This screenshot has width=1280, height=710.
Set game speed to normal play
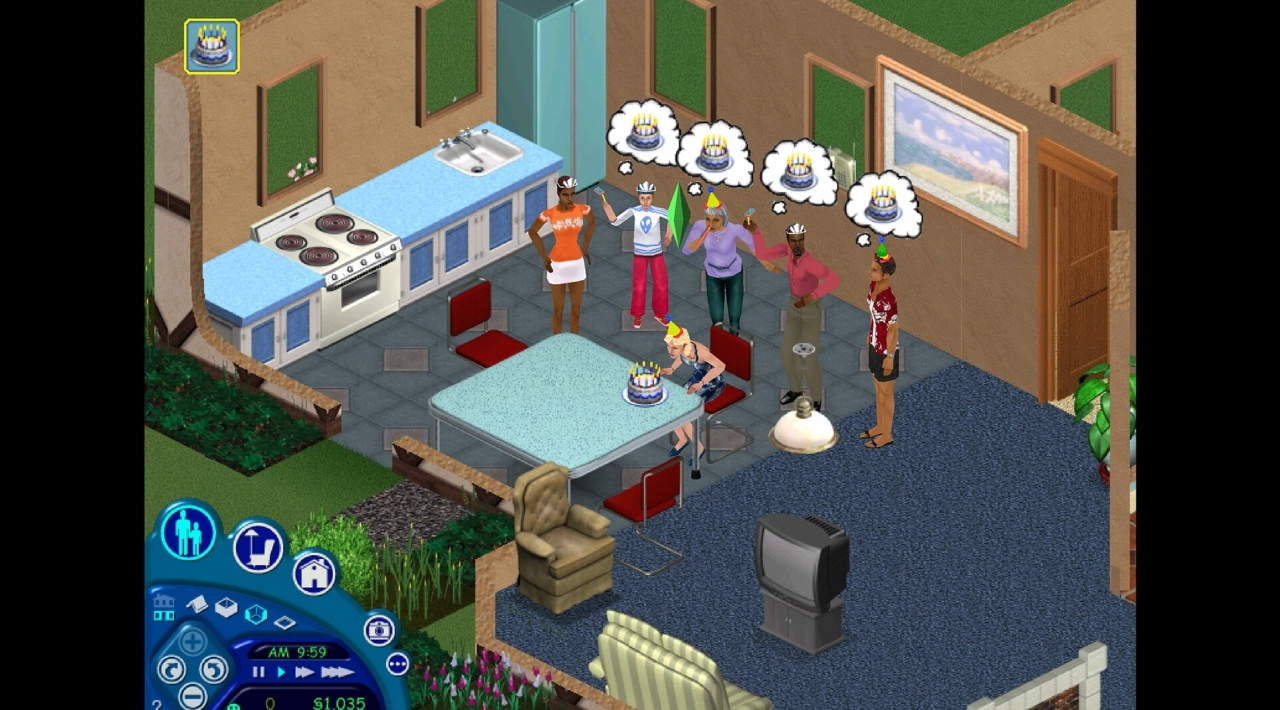pyautogui.click(x=281, y=673)
